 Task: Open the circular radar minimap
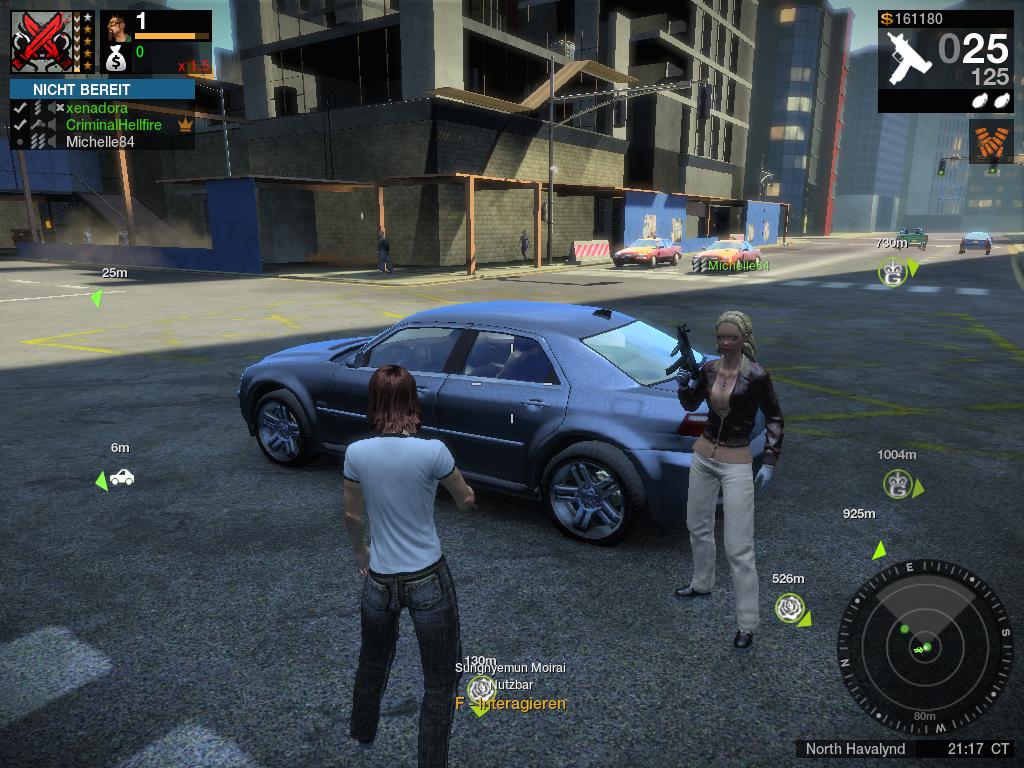coord(925,647)
